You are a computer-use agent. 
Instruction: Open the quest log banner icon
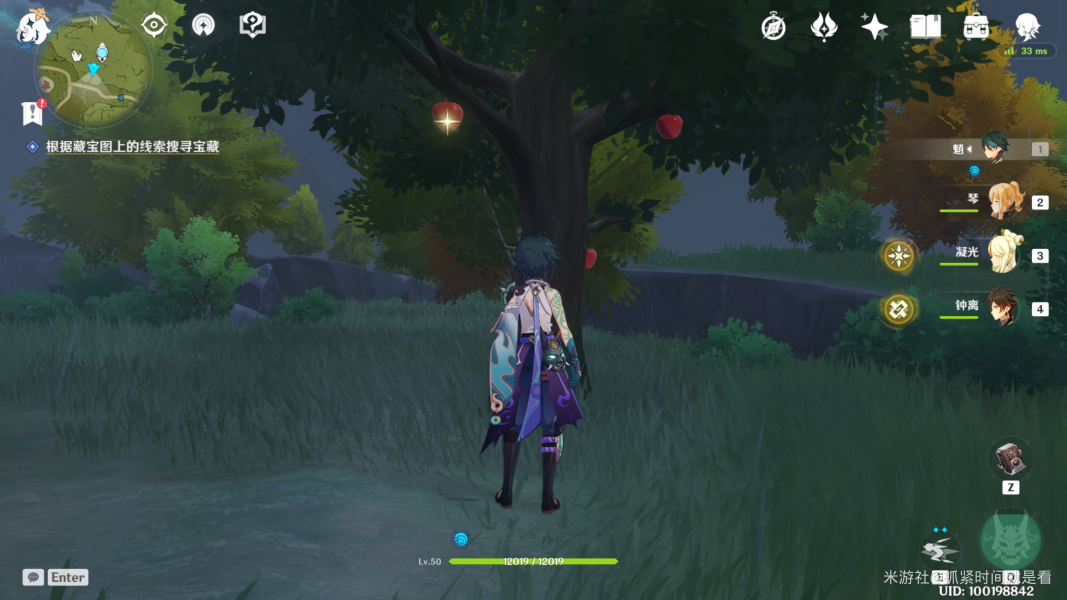[x=32, y=113]
